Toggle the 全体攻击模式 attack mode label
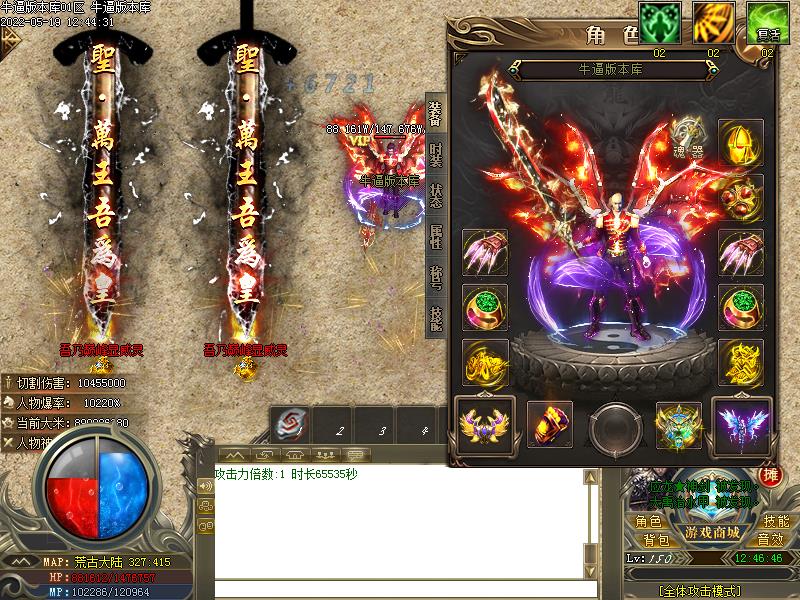Image resolution: width=800 pixels, height=600 pixels. (709, 590)
